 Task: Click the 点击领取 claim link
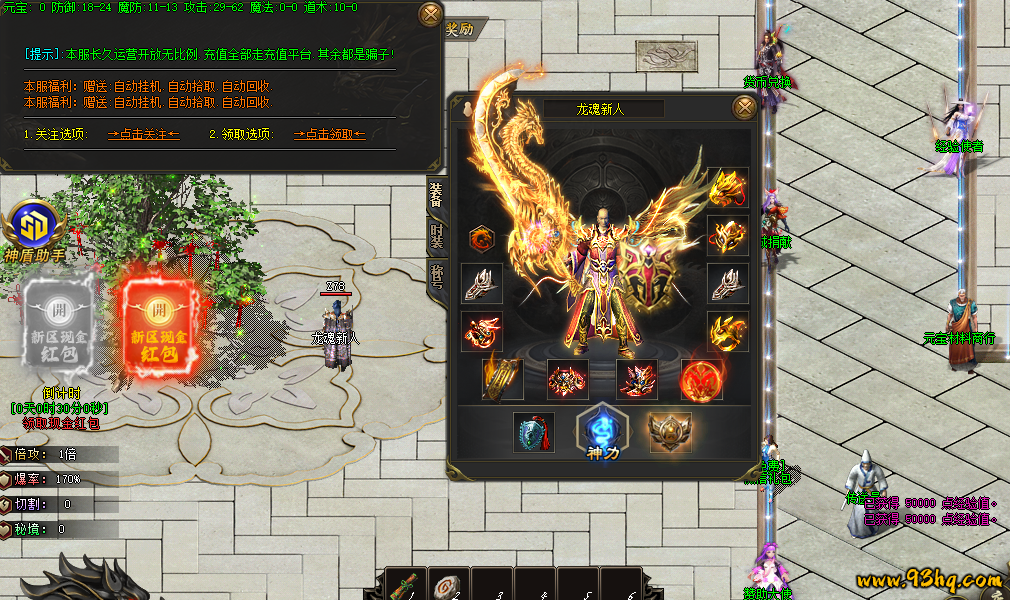(x=329, y=133)
